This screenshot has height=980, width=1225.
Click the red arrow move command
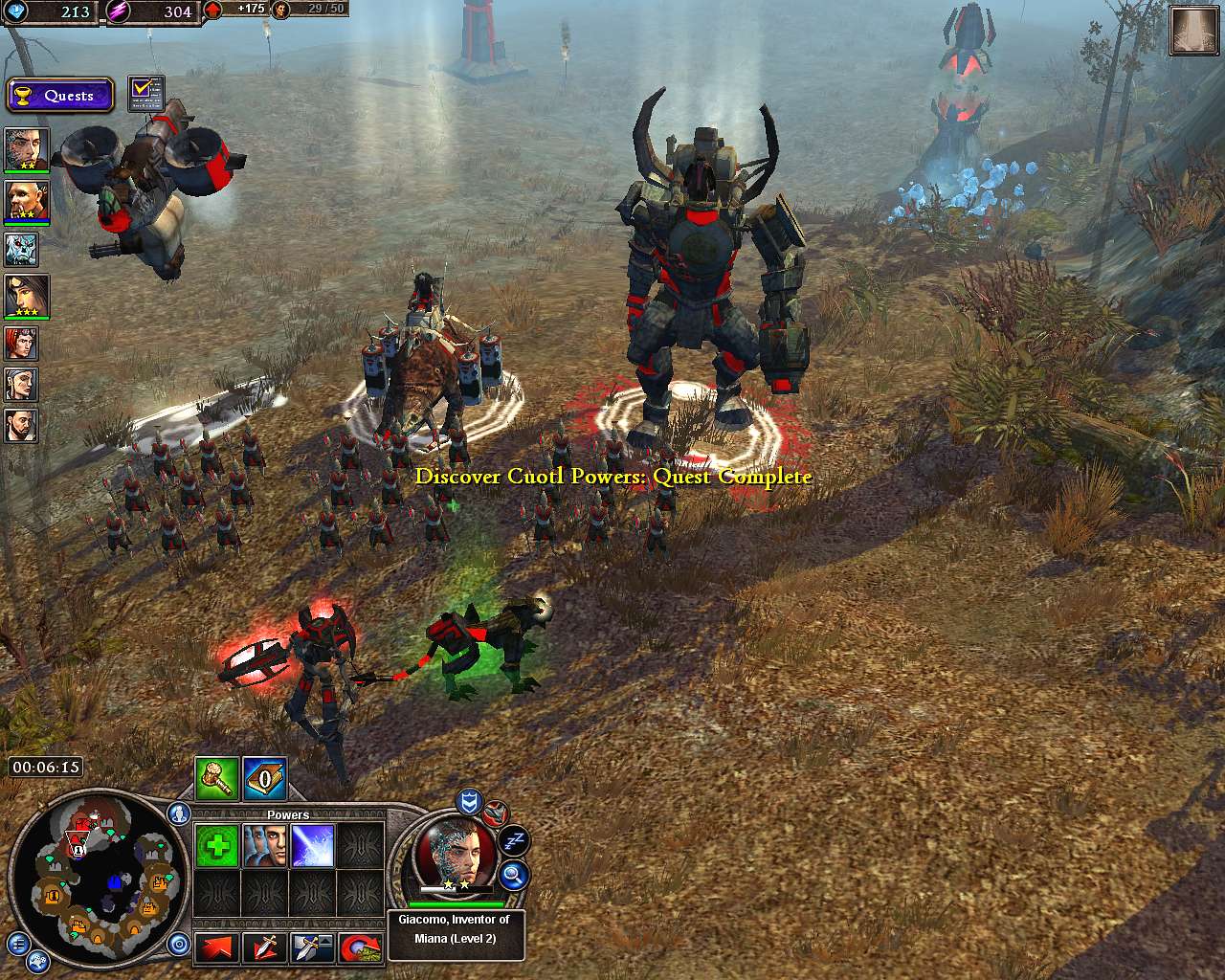[217, 948]
